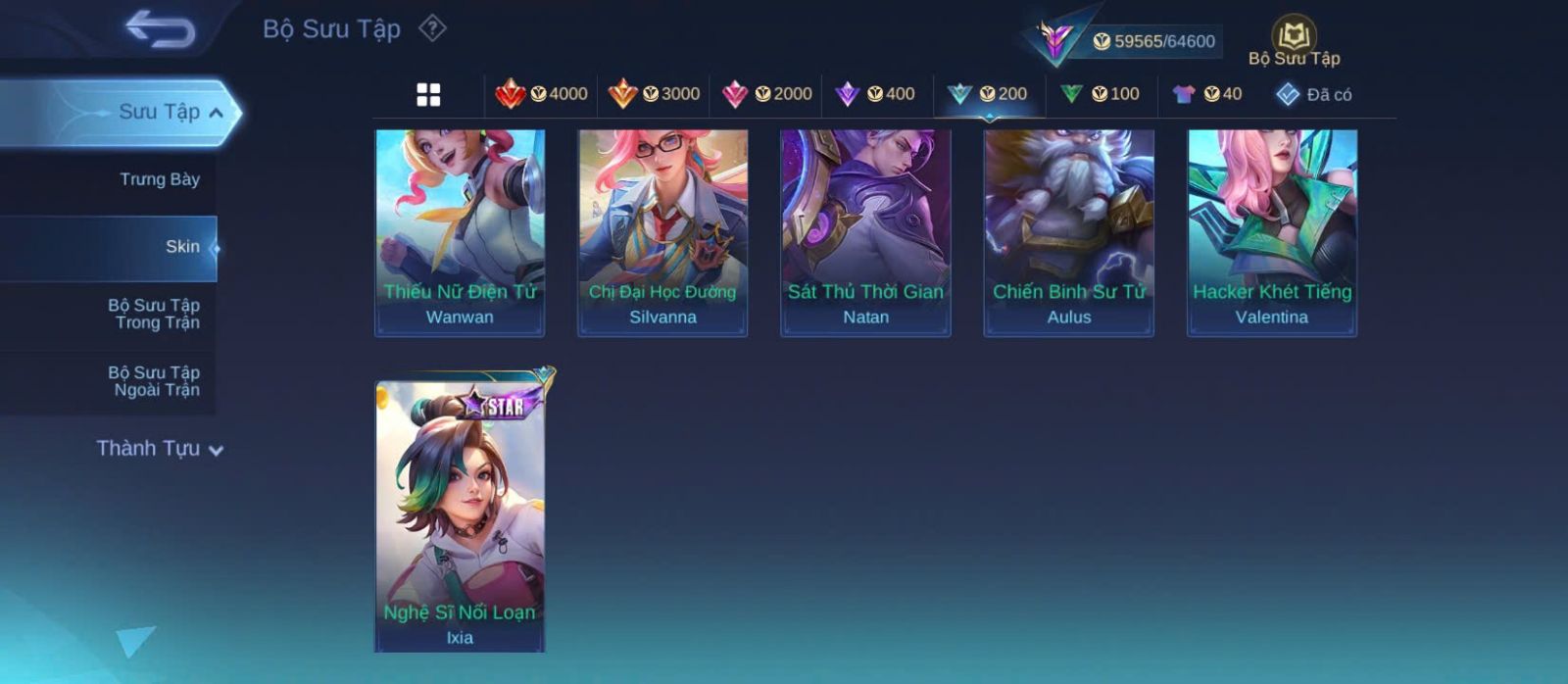Switch to the 40 points tier tab
Screen dimensions: 1568x684
1207,94
